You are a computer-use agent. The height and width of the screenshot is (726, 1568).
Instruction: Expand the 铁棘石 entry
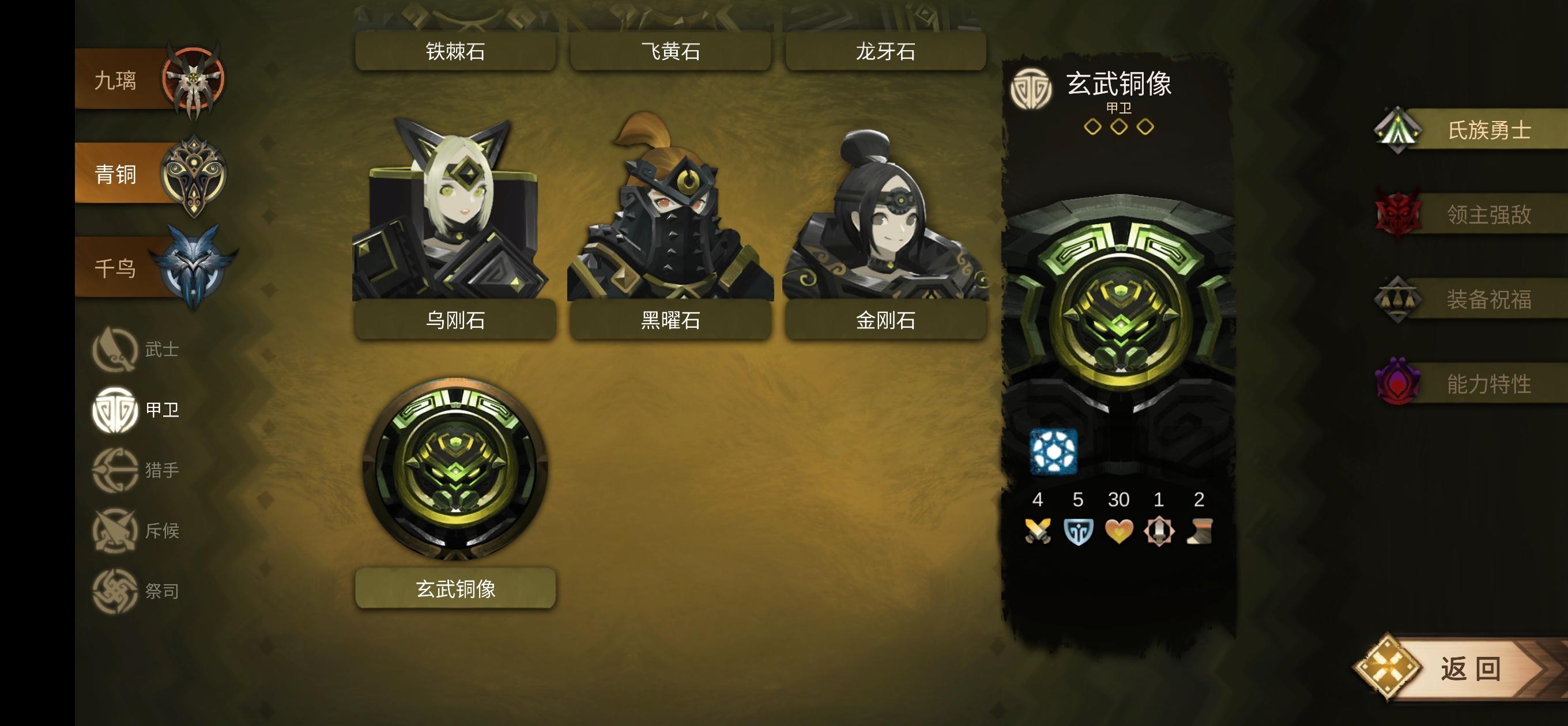(x=455, y=52)
